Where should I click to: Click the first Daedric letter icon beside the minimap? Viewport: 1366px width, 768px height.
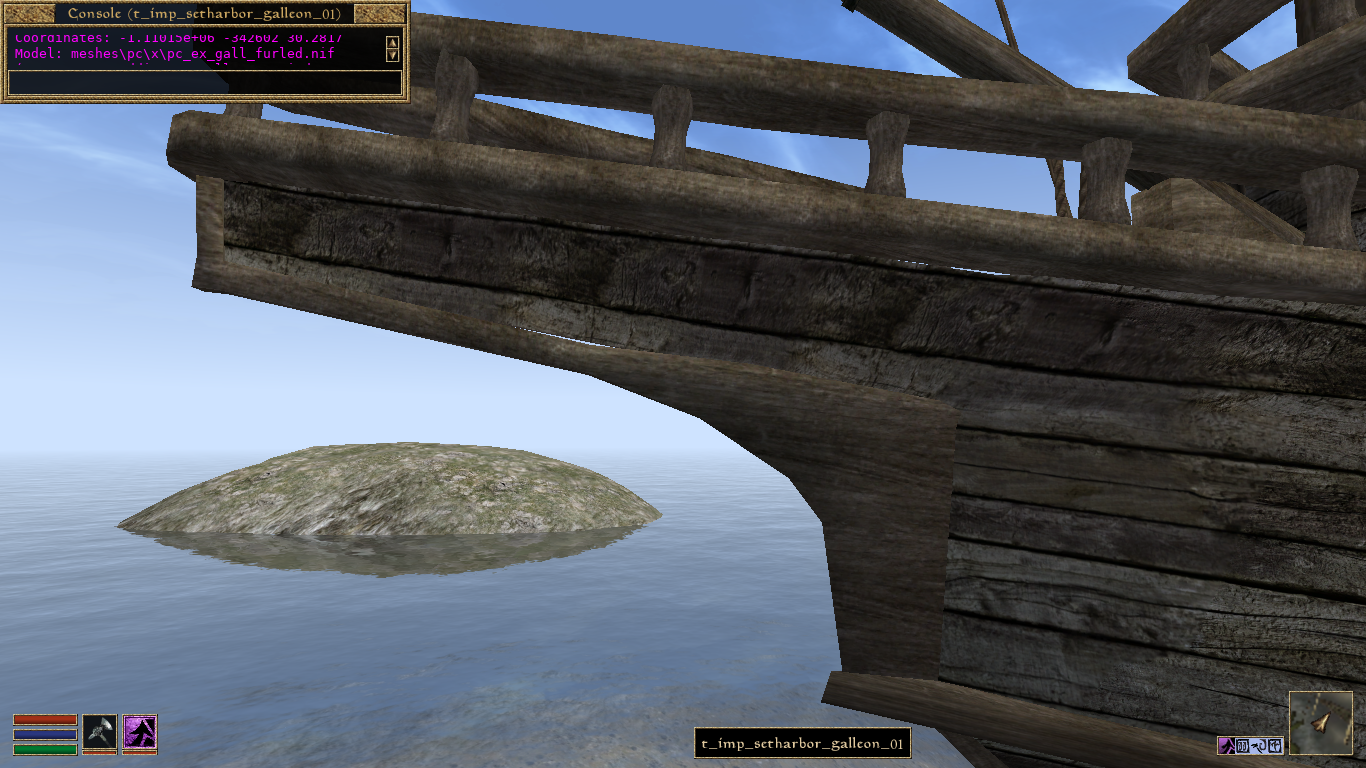[x=1243, y=747]
